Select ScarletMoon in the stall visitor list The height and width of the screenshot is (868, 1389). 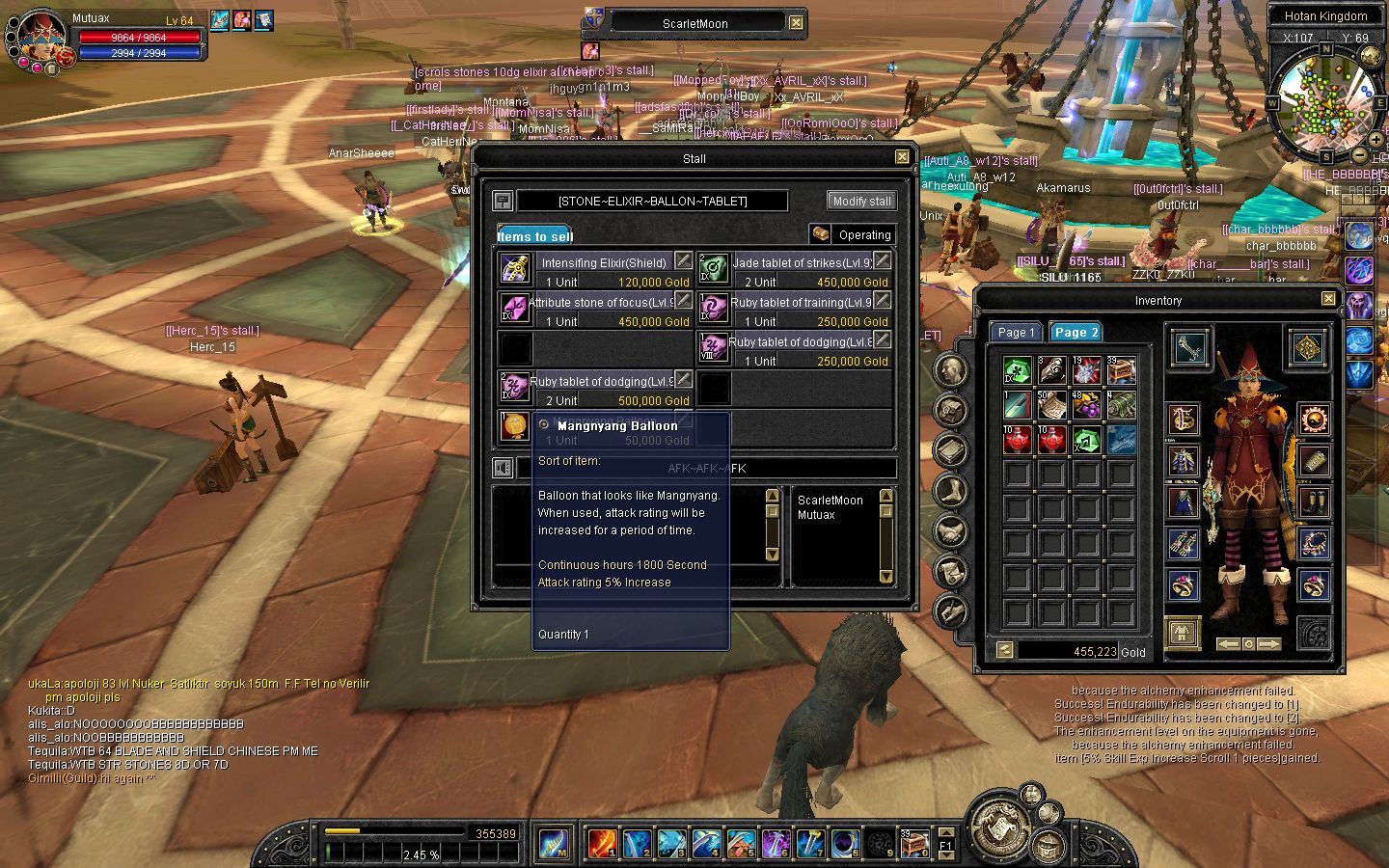(830, 500)
